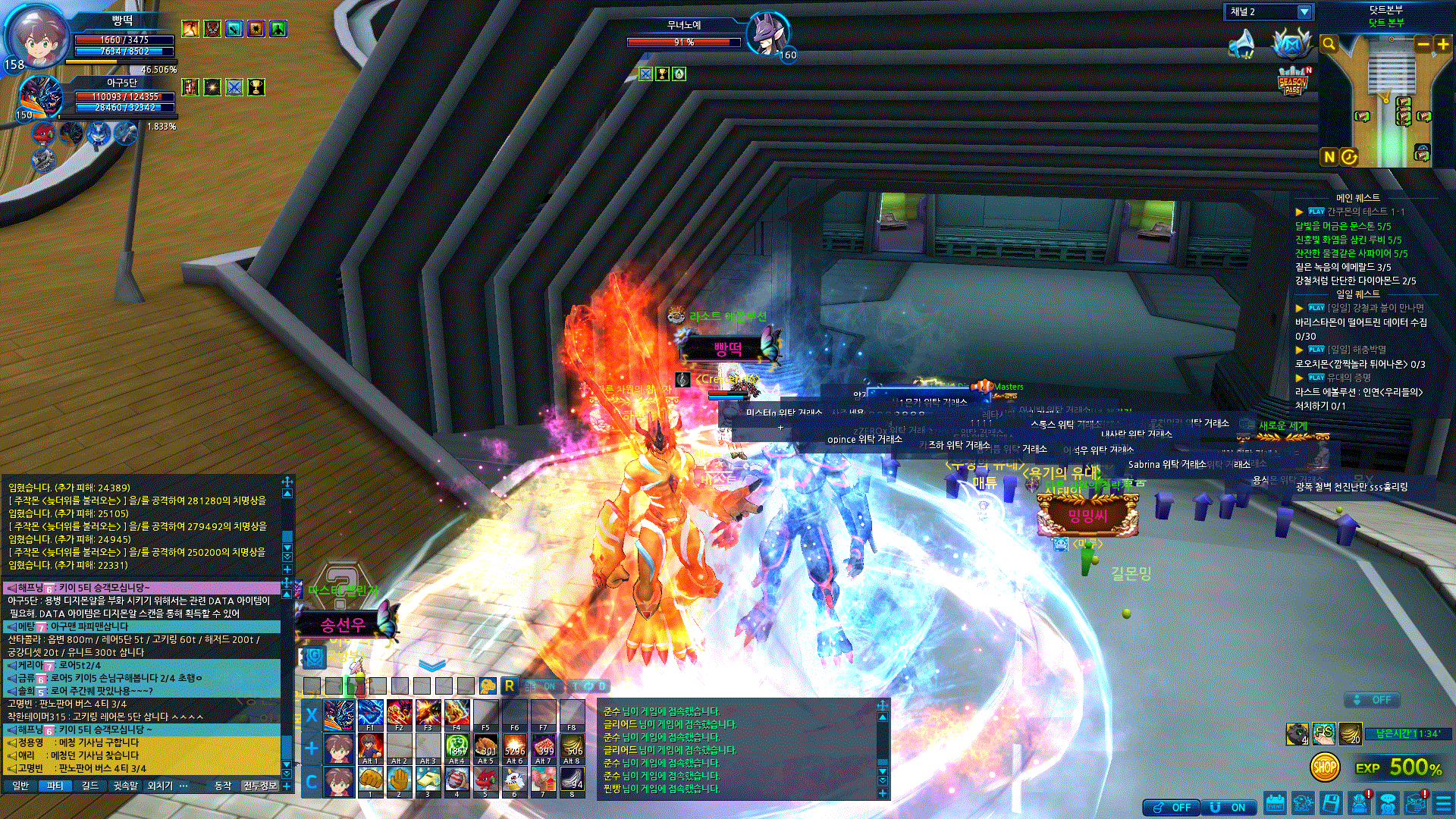Zoom in the minimap with plus button

click(x=1443, y=44)
